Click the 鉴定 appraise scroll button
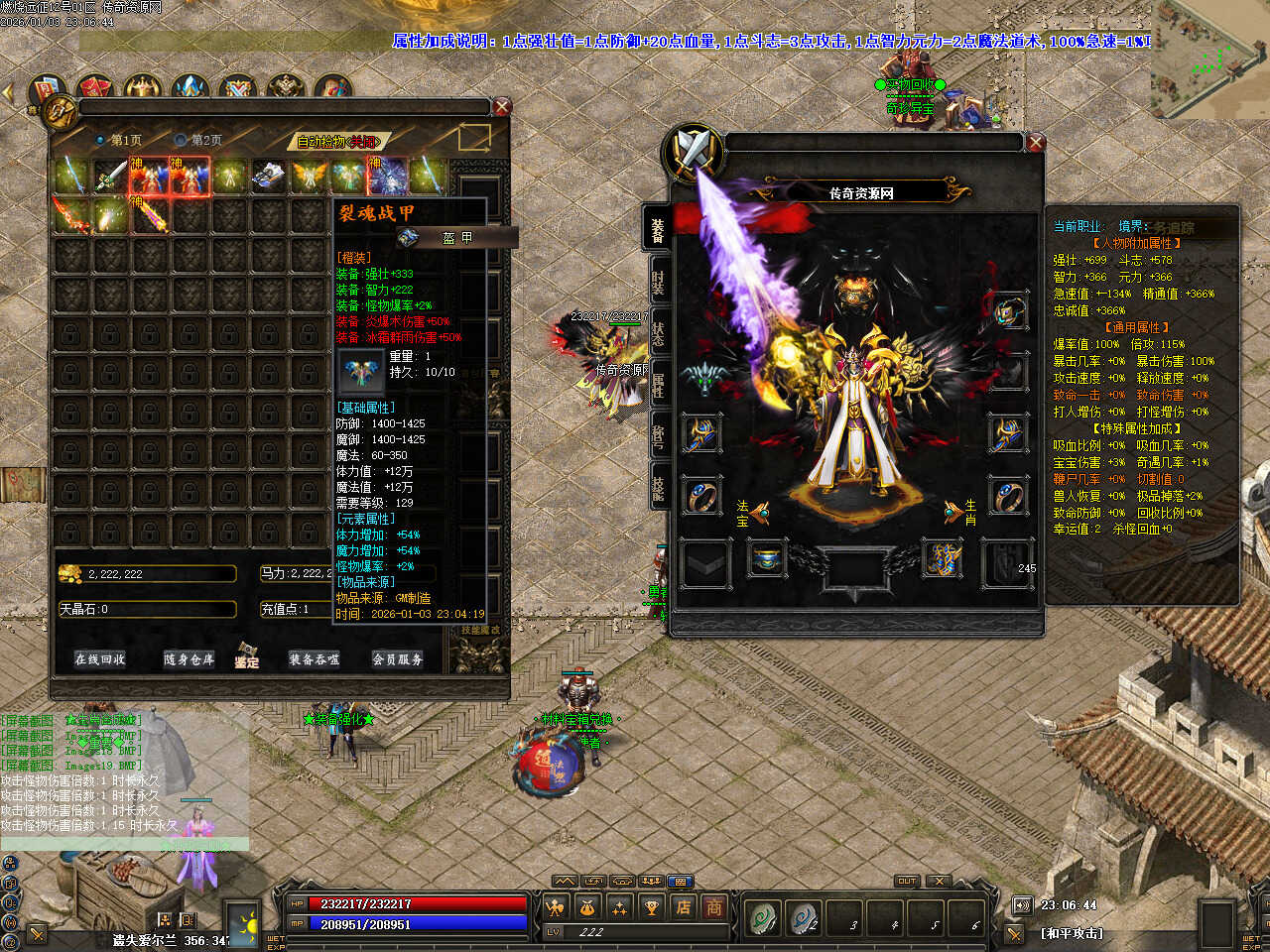Screen dimensions: 1270x952 (x=247, y=655)
